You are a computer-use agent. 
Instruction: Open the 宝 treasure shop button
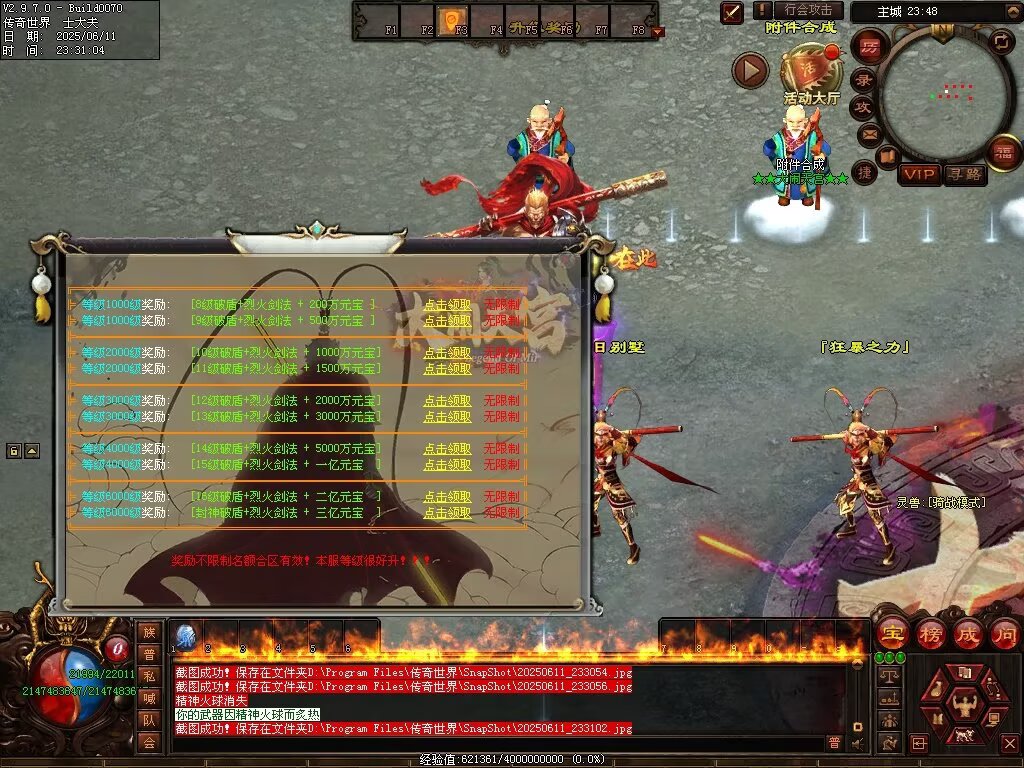tap(891, 633)
